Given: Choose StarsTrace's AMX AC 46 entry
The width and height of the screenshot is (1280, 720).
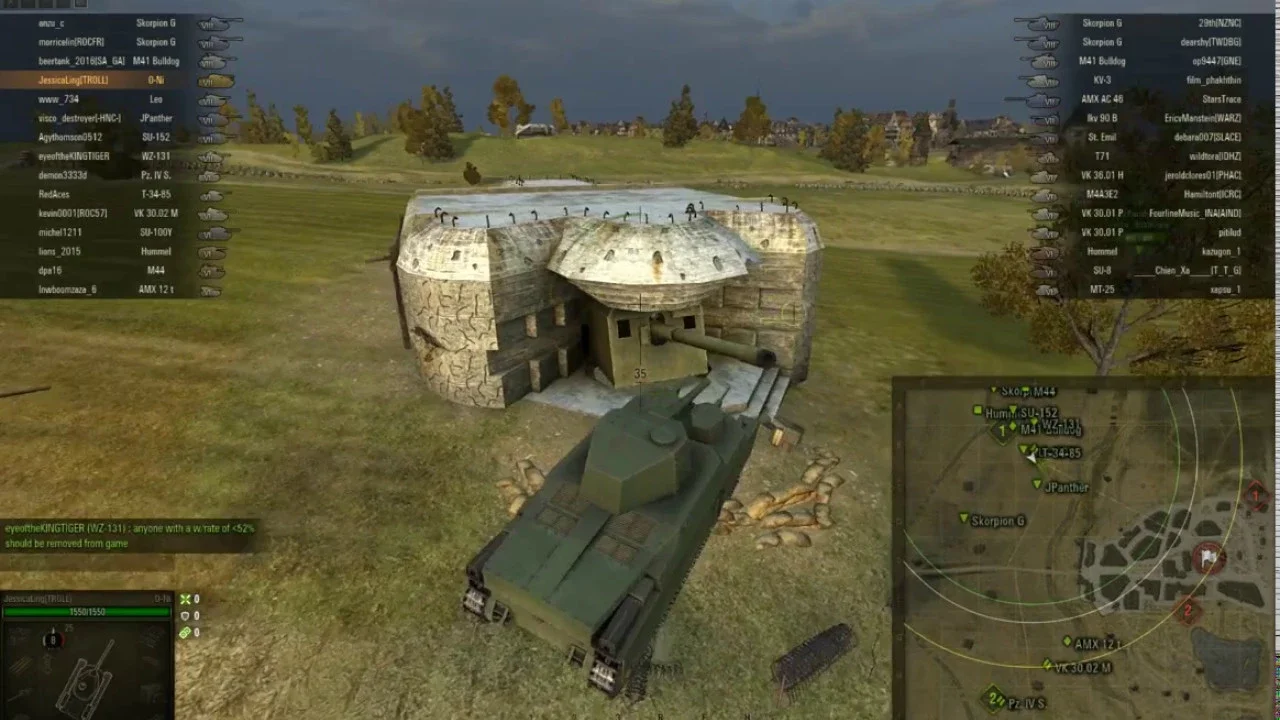Looking at the screenshot, I should point(1160,99).
